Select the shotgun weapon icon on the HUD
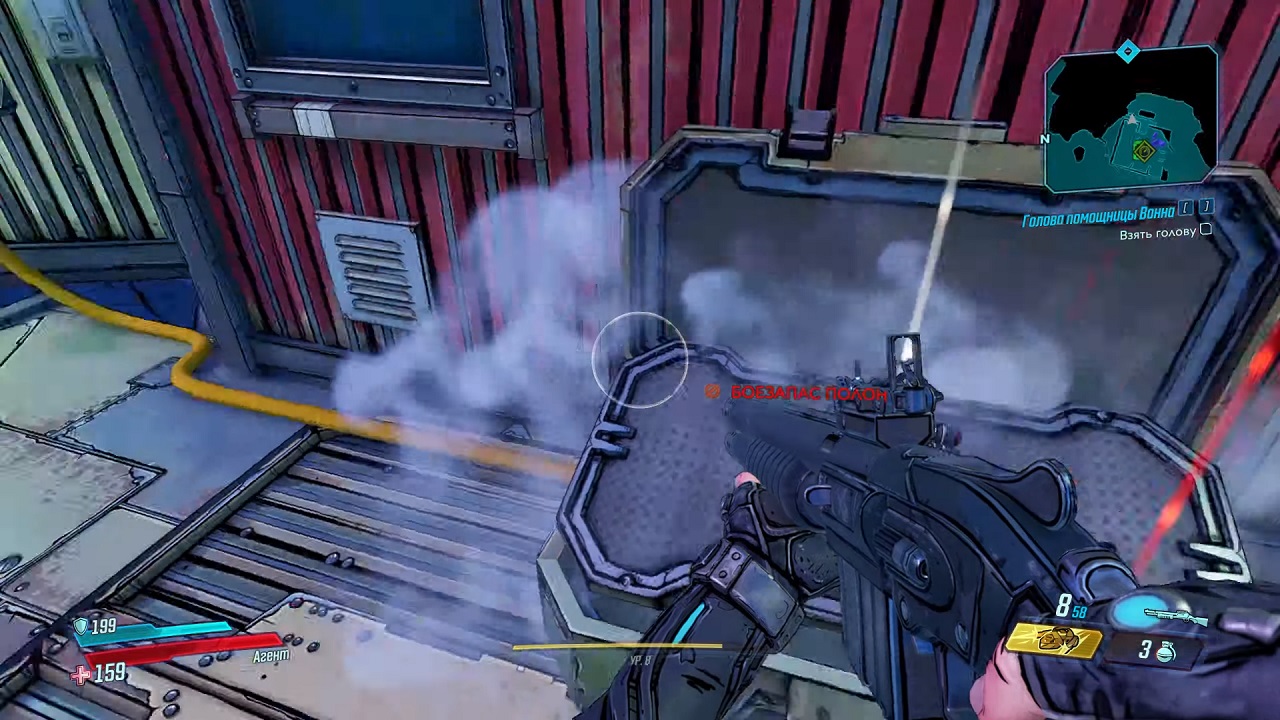 [x=1177, y=615]
